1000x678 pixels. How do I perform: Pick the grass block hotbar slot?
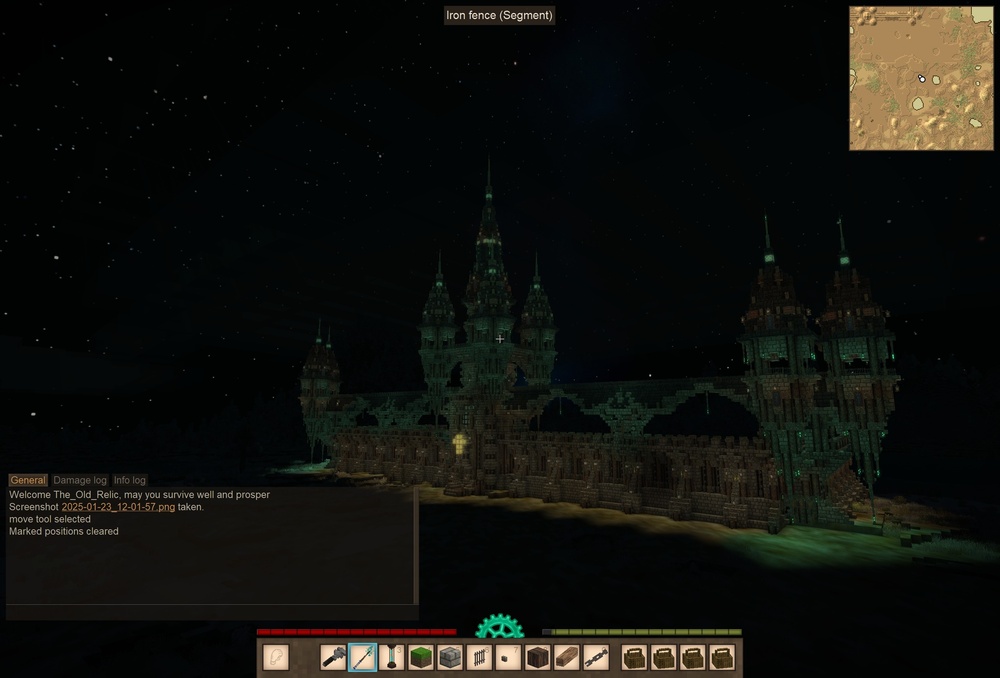click(x=421, y=657)
